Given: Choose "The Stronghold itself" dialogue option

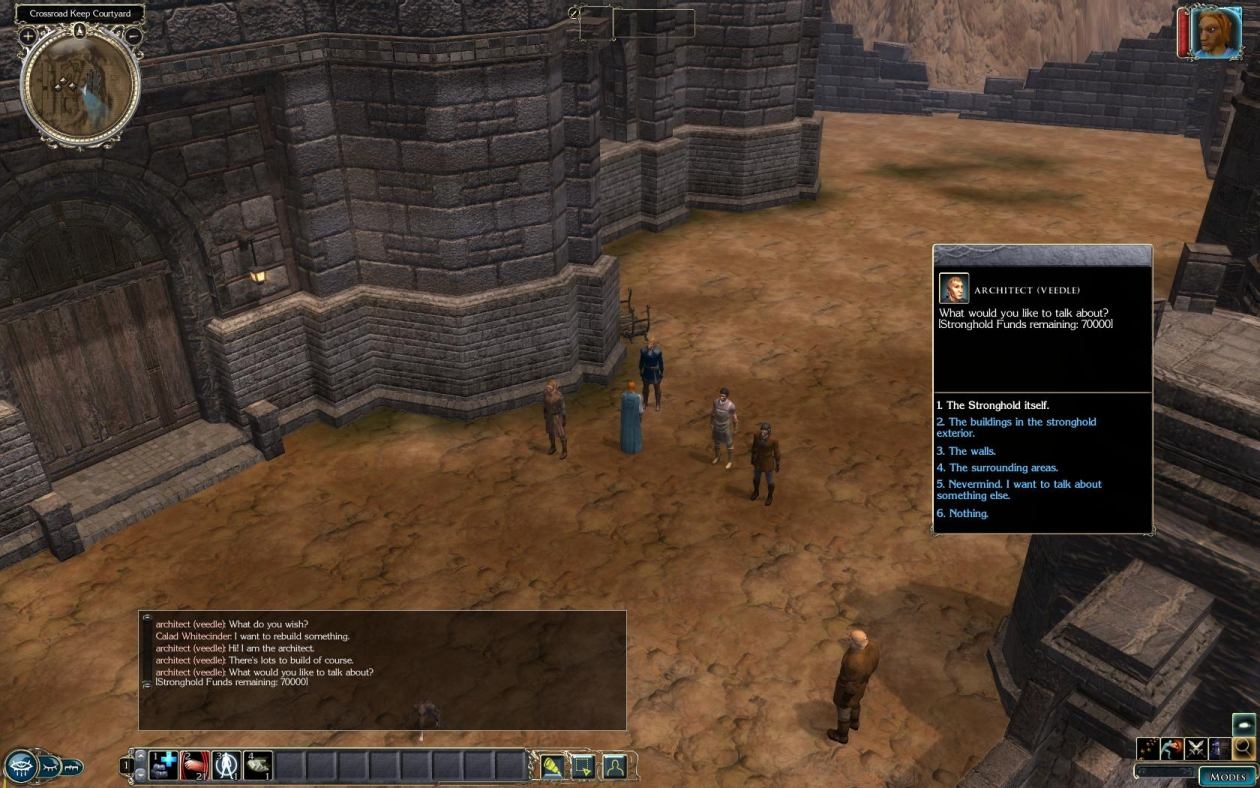Looking at the screenshot, I should (993, 406).
